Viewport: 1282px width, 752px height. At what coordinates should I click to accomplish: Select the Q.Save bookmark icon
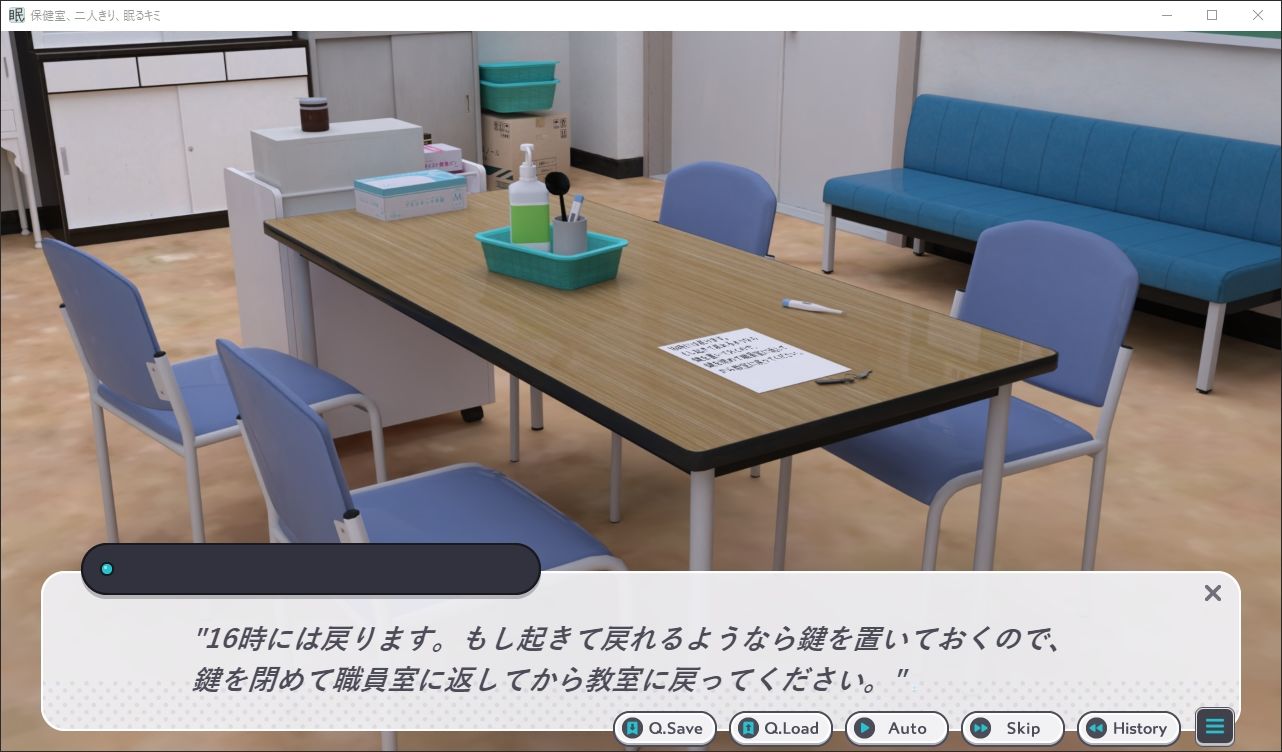point(633,728)
